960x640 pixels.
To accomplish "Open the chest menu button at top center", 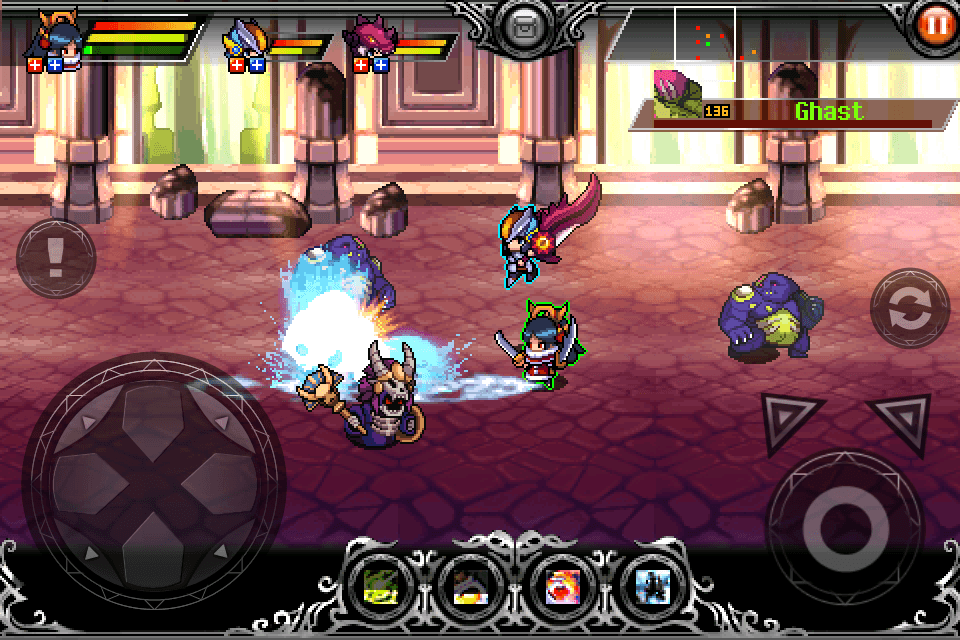I will click(521, 27).
